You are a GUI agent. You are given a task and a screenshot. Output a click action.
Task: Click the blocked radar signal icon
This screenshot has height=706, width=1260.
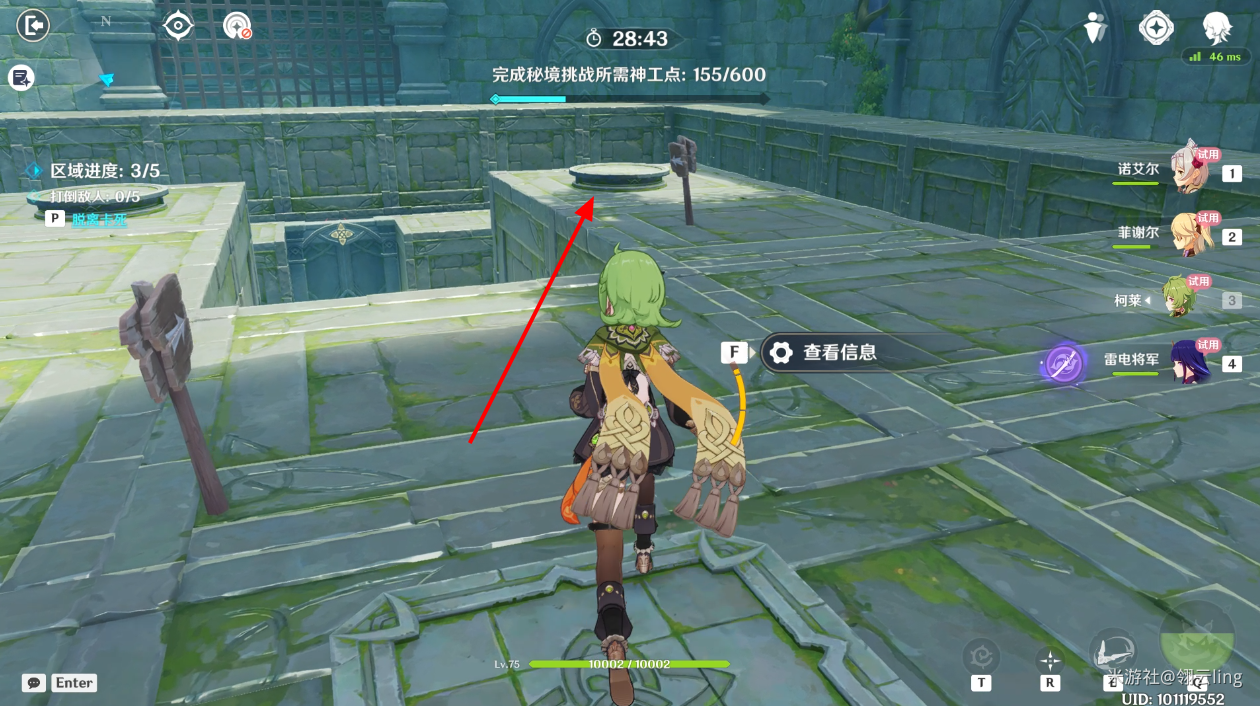[x=237, y=26]
